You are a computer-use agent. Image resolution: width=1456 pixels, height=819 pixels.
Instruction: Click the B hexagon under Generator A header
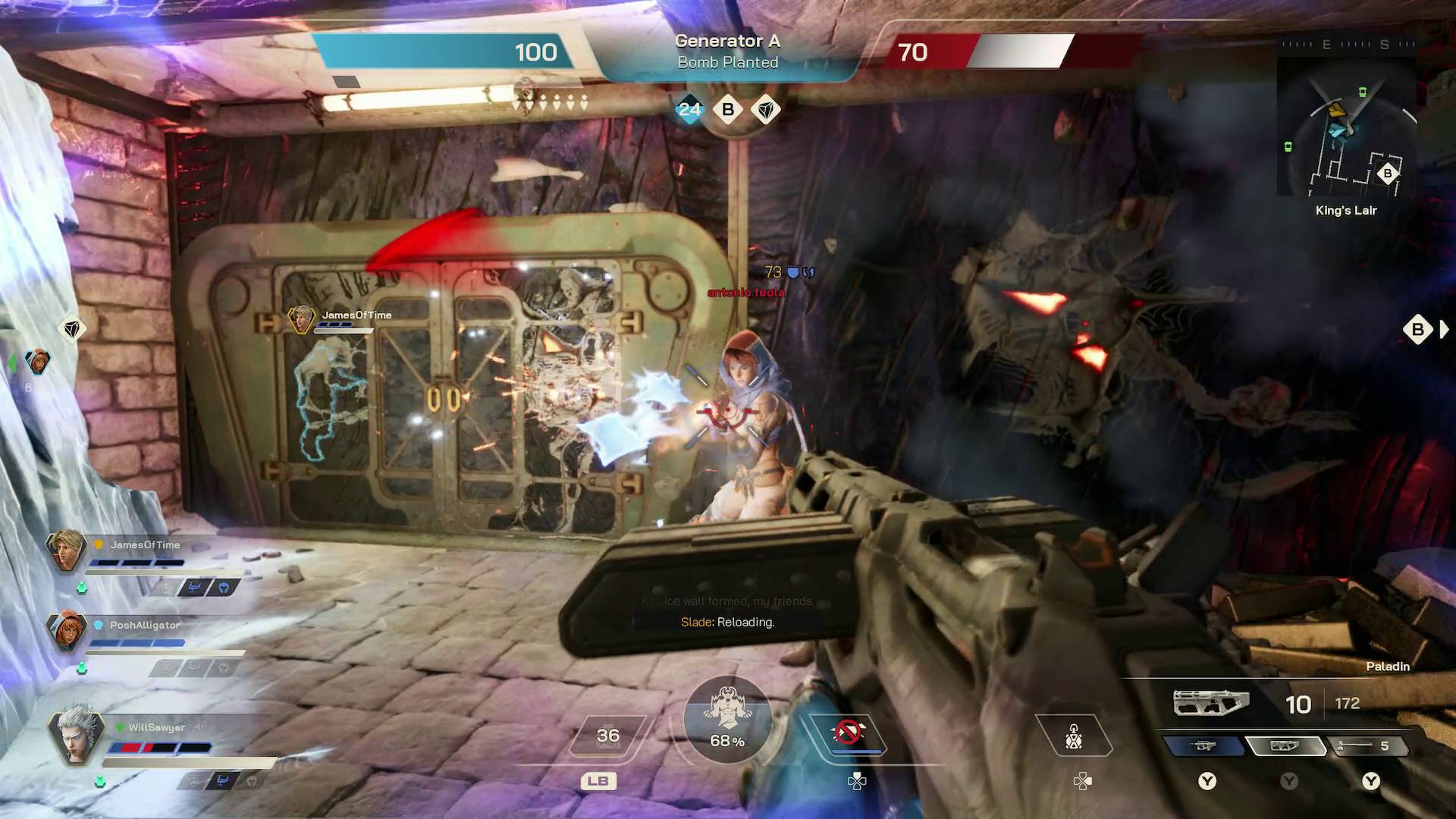(x=728, y=109)
